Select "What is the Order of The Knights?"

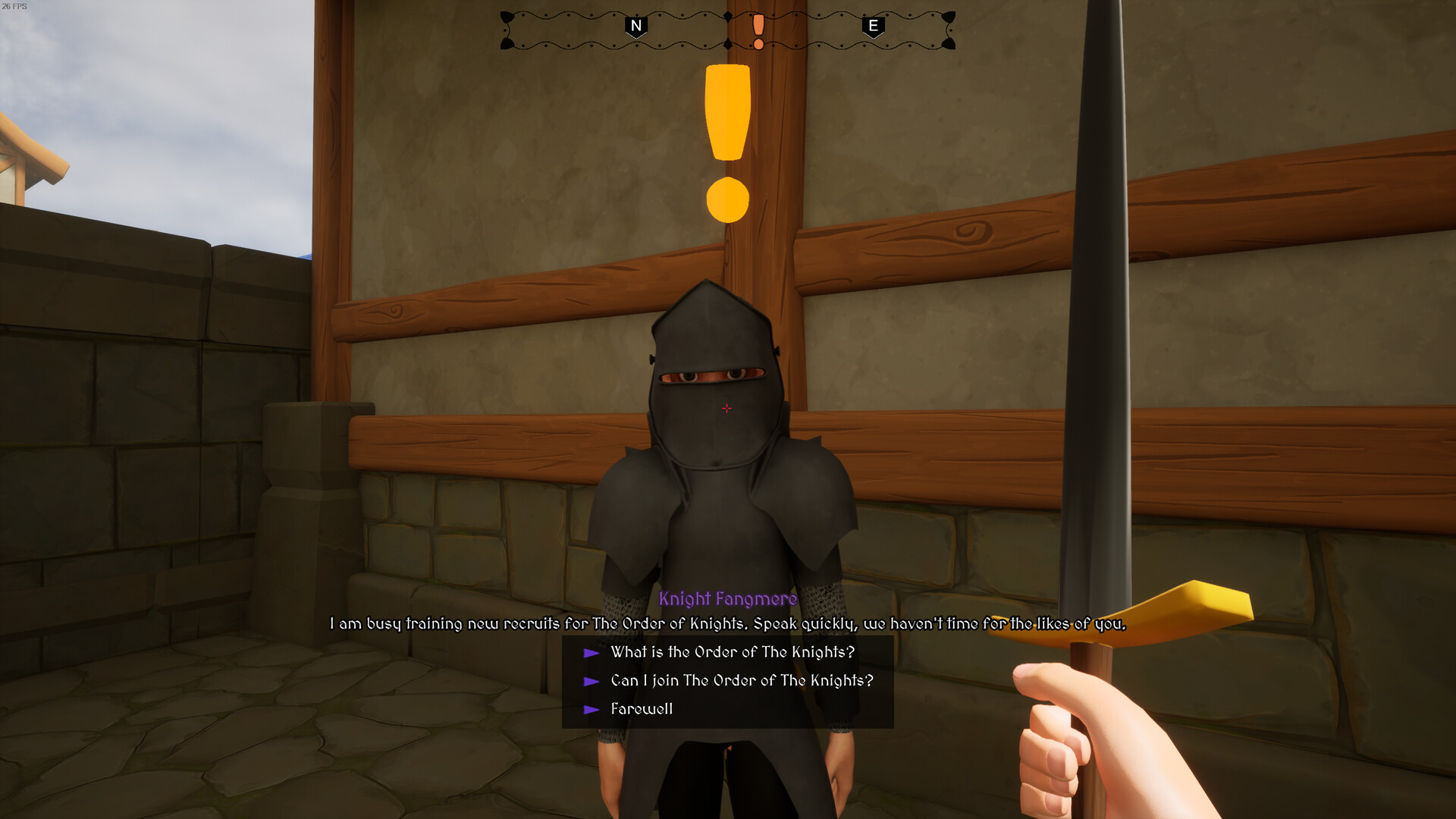732,651
